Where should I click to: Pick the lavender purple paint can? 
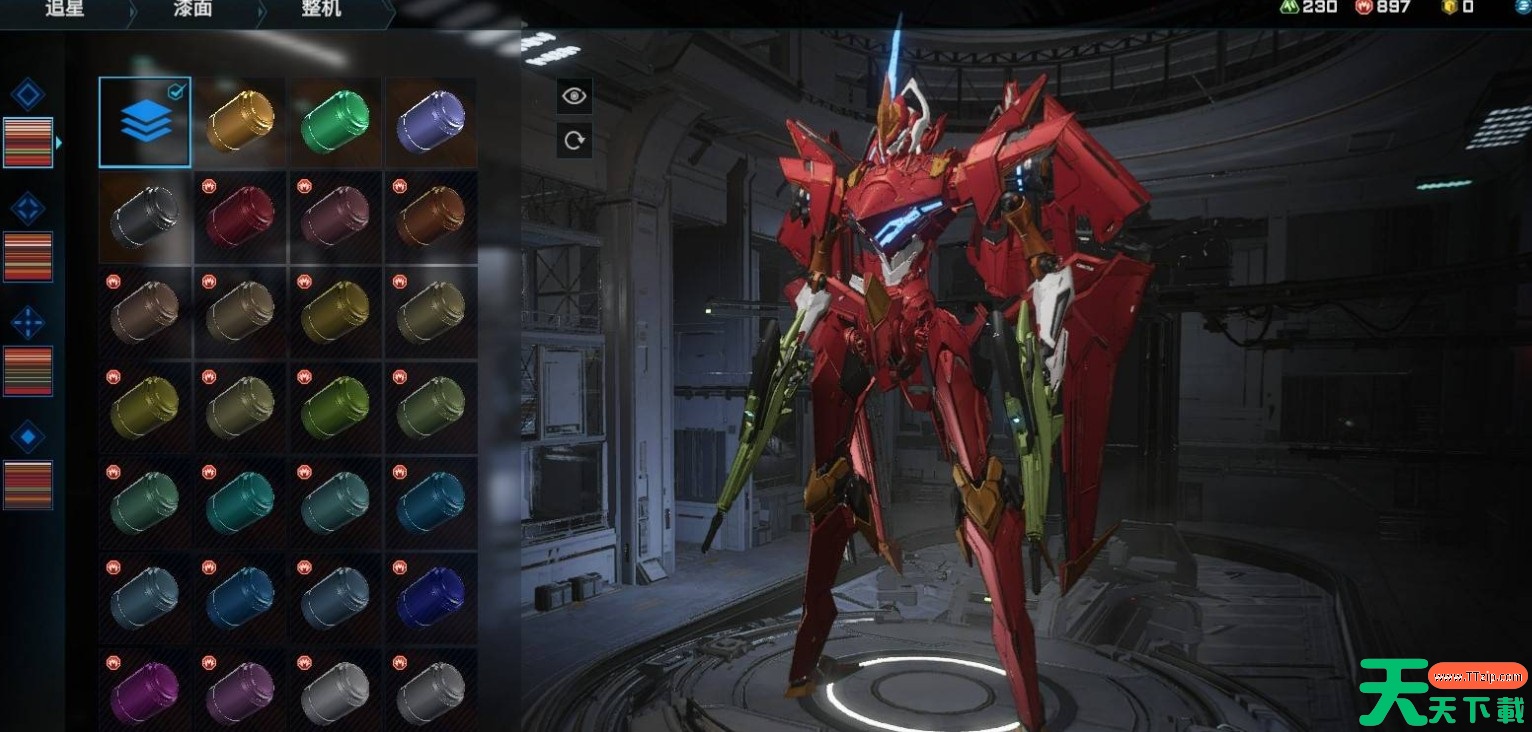pos(430,122)
